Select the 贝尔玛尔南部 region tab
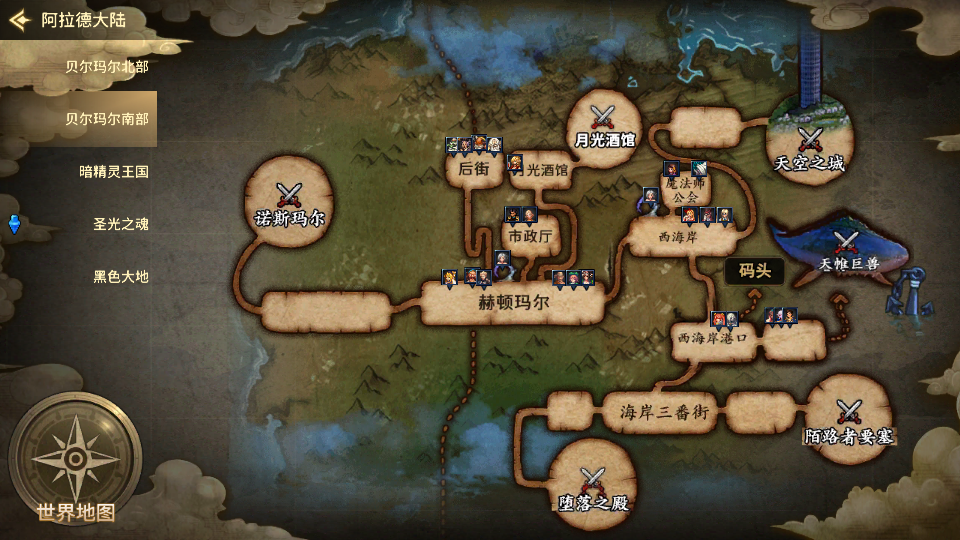This screenshot has height=540, width=960. coord(107,119)
